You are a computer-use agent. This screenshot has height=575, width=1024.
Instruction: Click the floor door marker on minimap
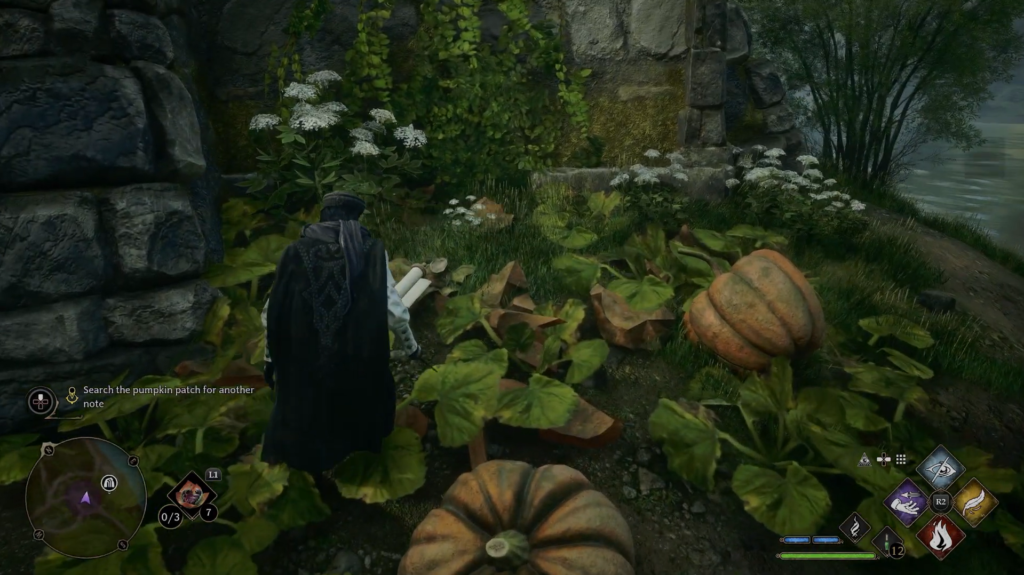pyautogui.click(x=108, y=483)
